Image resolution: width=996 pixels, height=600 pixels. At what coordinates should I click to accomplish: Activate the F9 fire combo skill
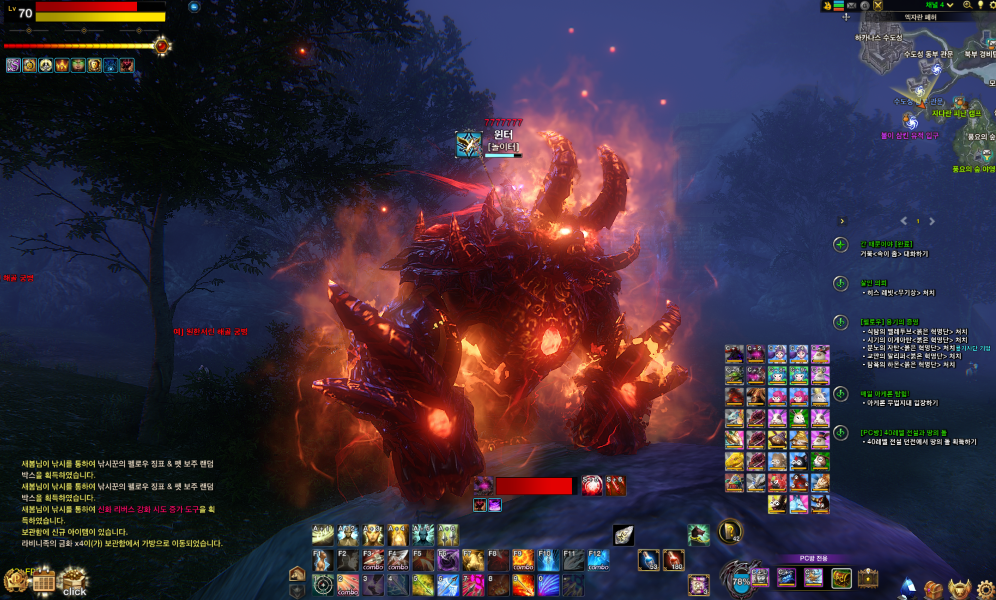click(524, 559)
